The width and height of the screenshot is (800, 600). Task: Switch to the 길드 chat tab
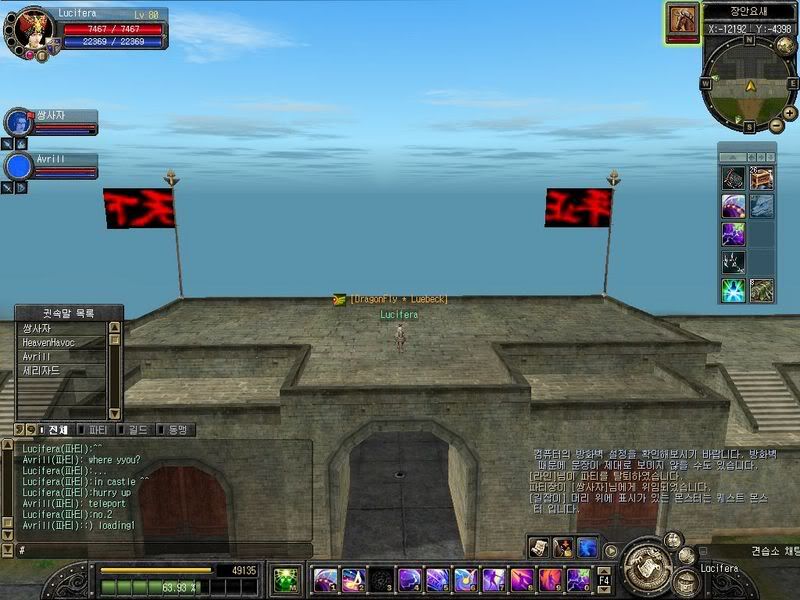(138, 430)
